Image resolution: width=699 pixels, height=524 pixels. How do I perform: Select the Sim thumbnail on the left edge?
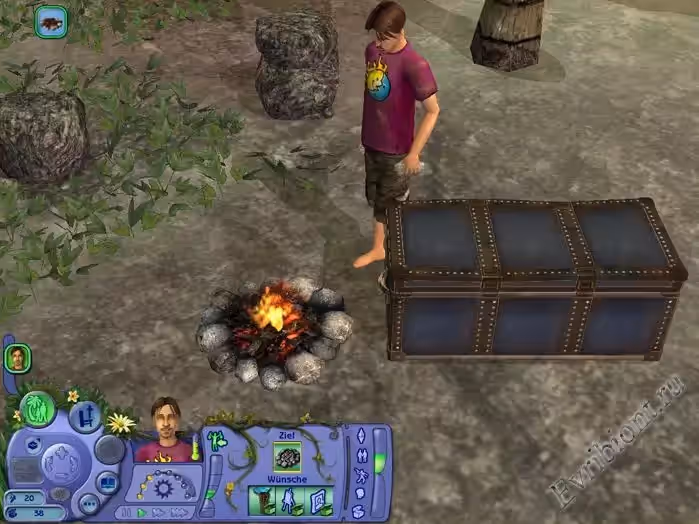pyautogui.click(x=16, y=357)
